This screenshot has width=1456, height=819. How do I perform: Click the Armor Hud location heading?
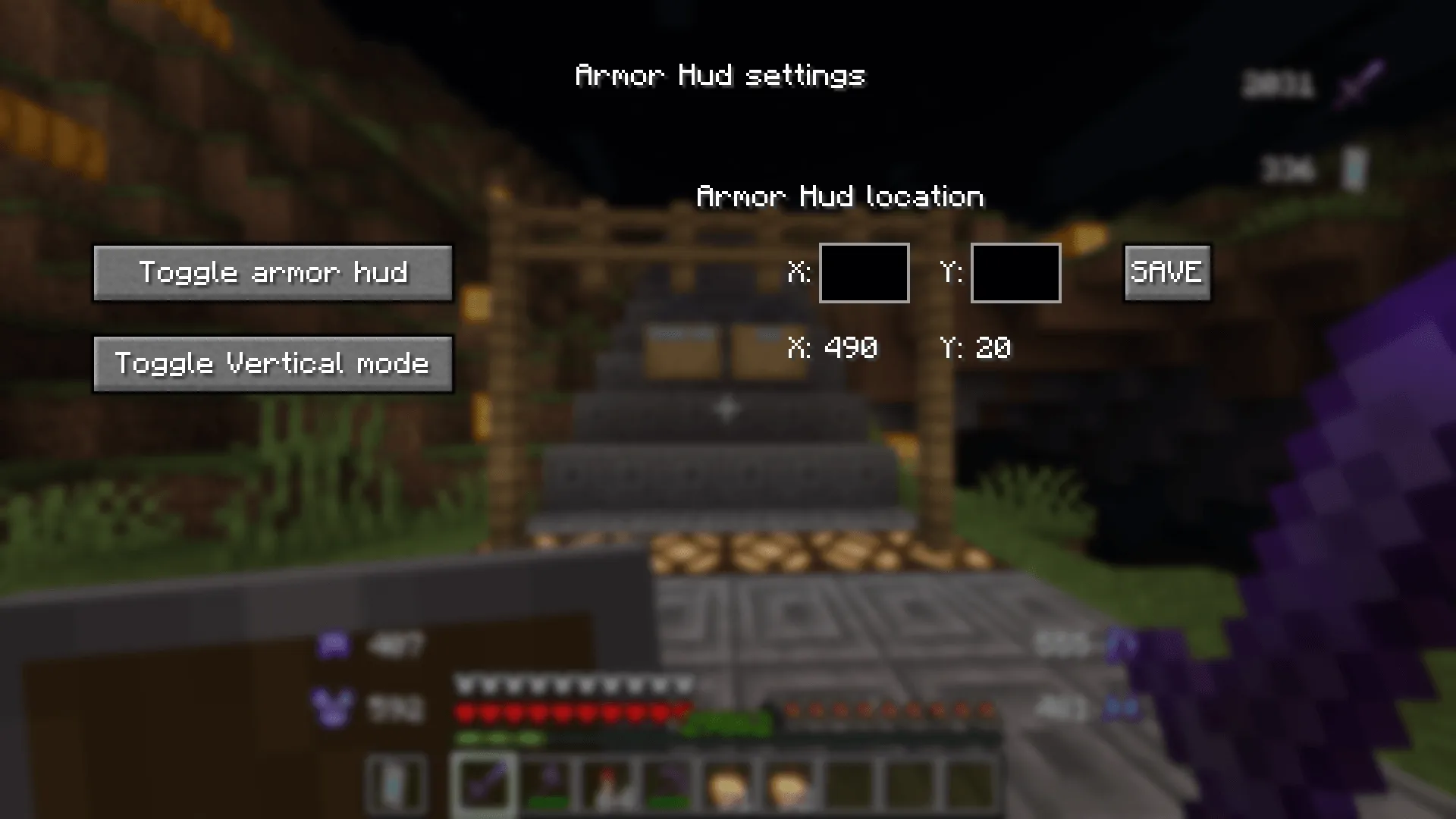tap(840, 196)
